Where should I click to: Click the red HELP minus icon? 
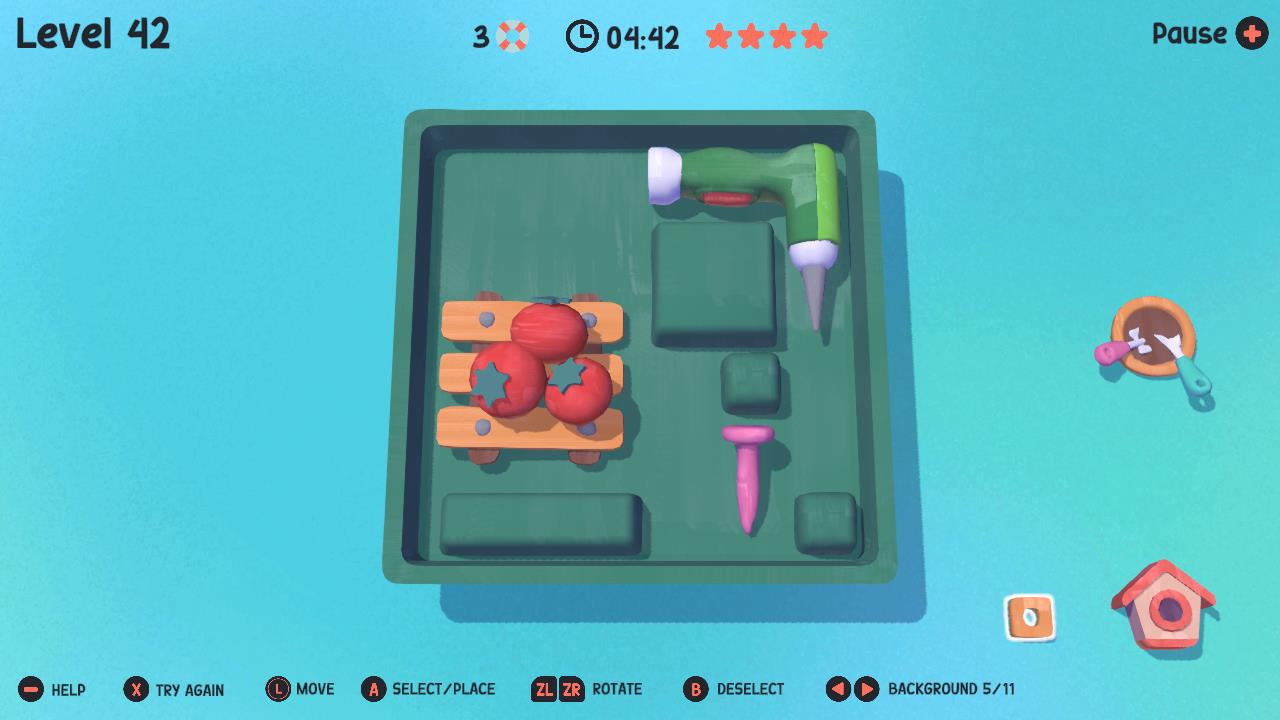tap(32, 689)
